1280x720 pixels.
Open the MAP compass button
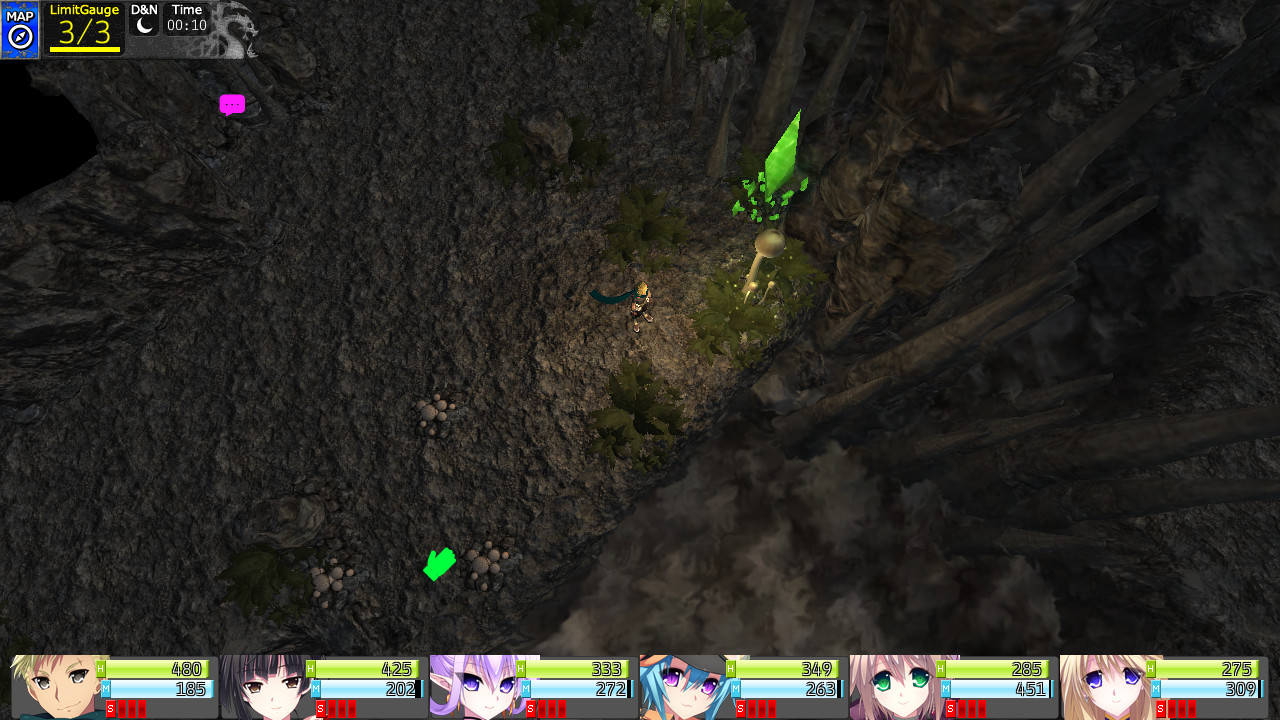(x=20, y=30)
